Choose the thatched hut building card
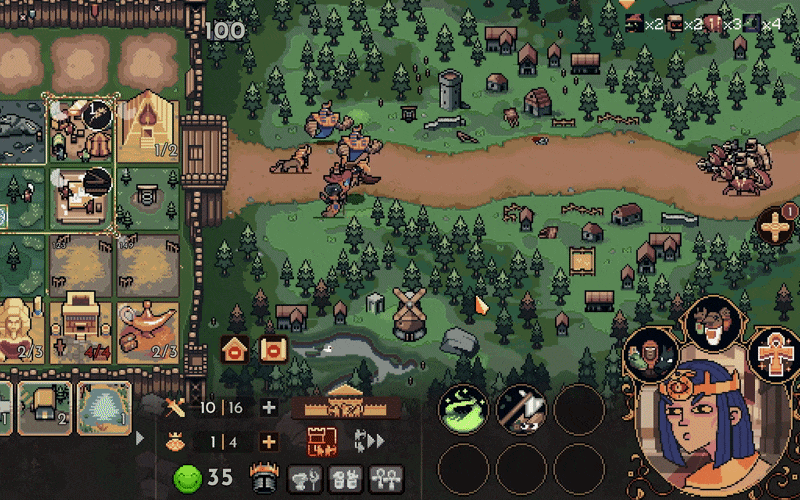This screenshot has width=800, height=500. 45,408
